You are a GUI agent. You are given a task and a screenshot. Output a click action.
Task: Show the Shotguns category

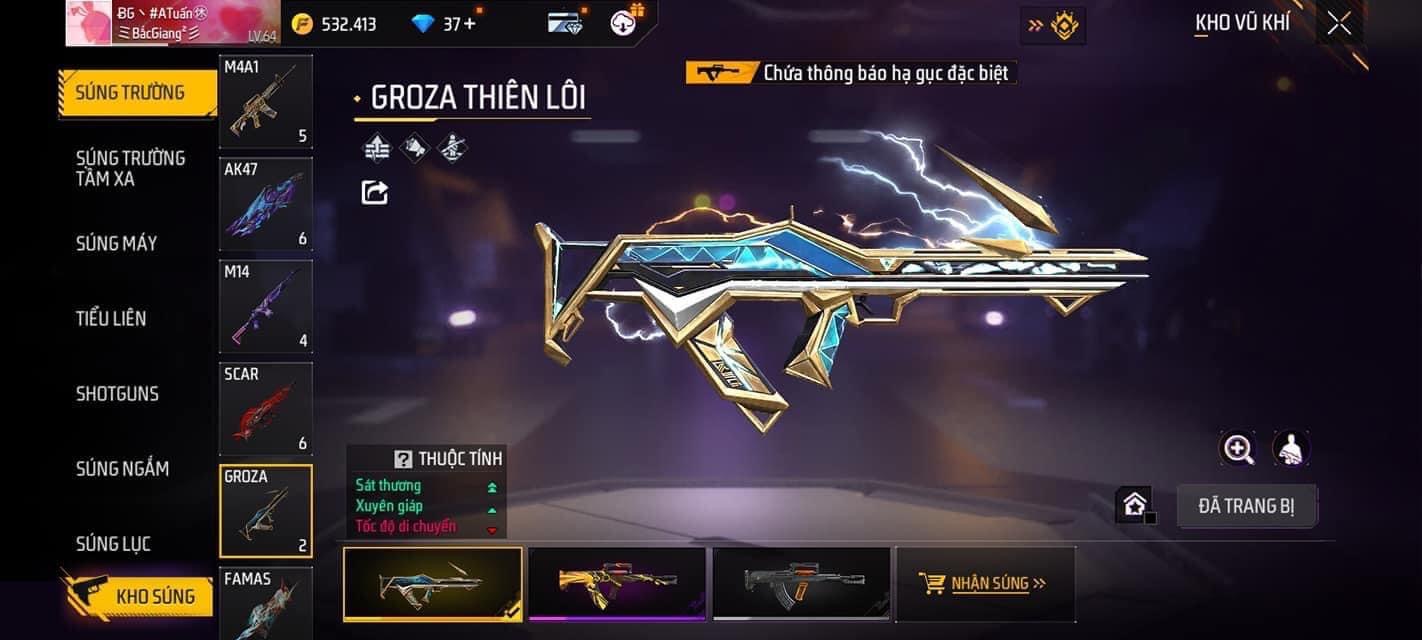[117, 393]
